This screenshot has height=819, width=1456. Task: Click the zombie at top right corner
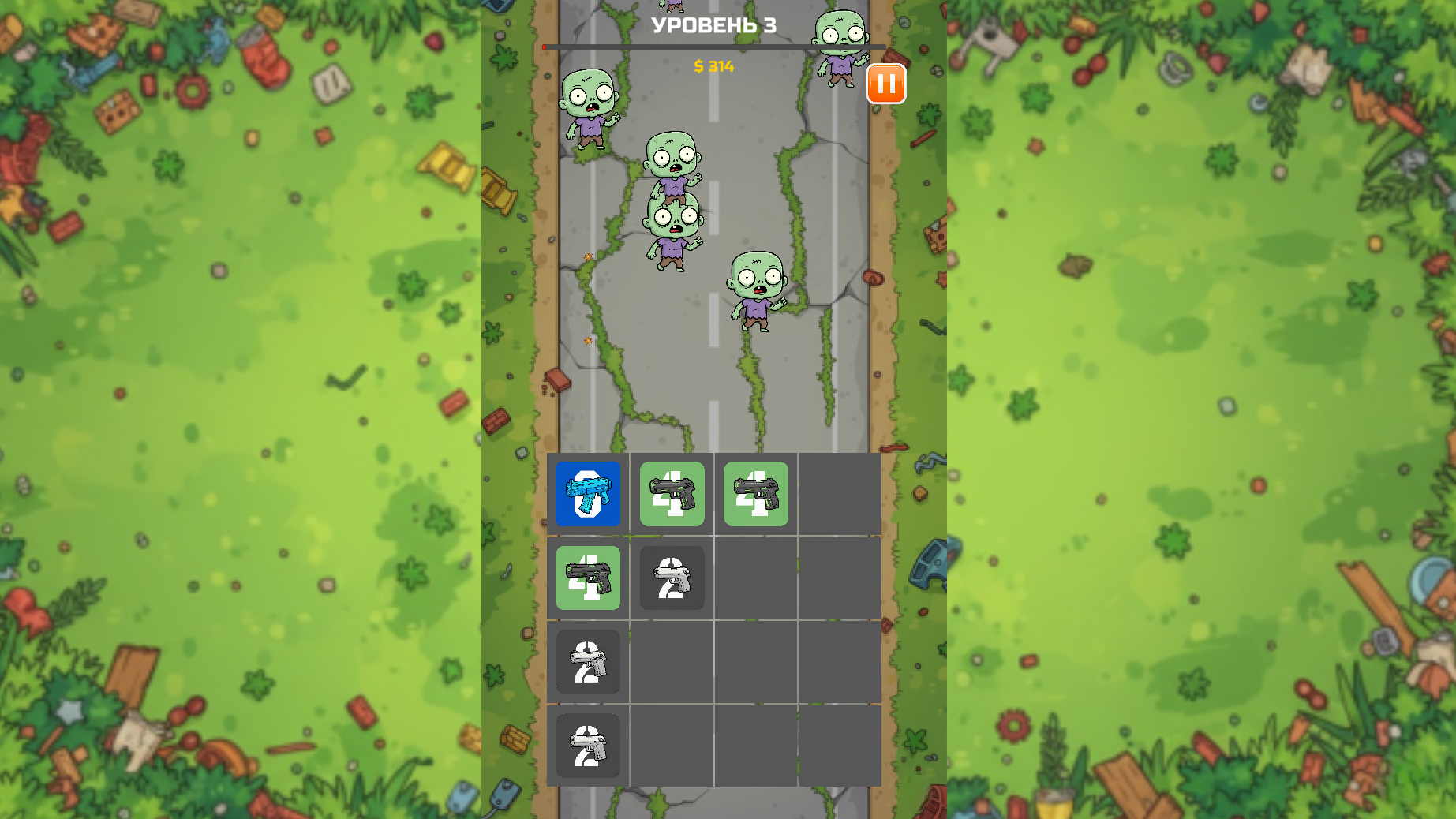point(840,47)
